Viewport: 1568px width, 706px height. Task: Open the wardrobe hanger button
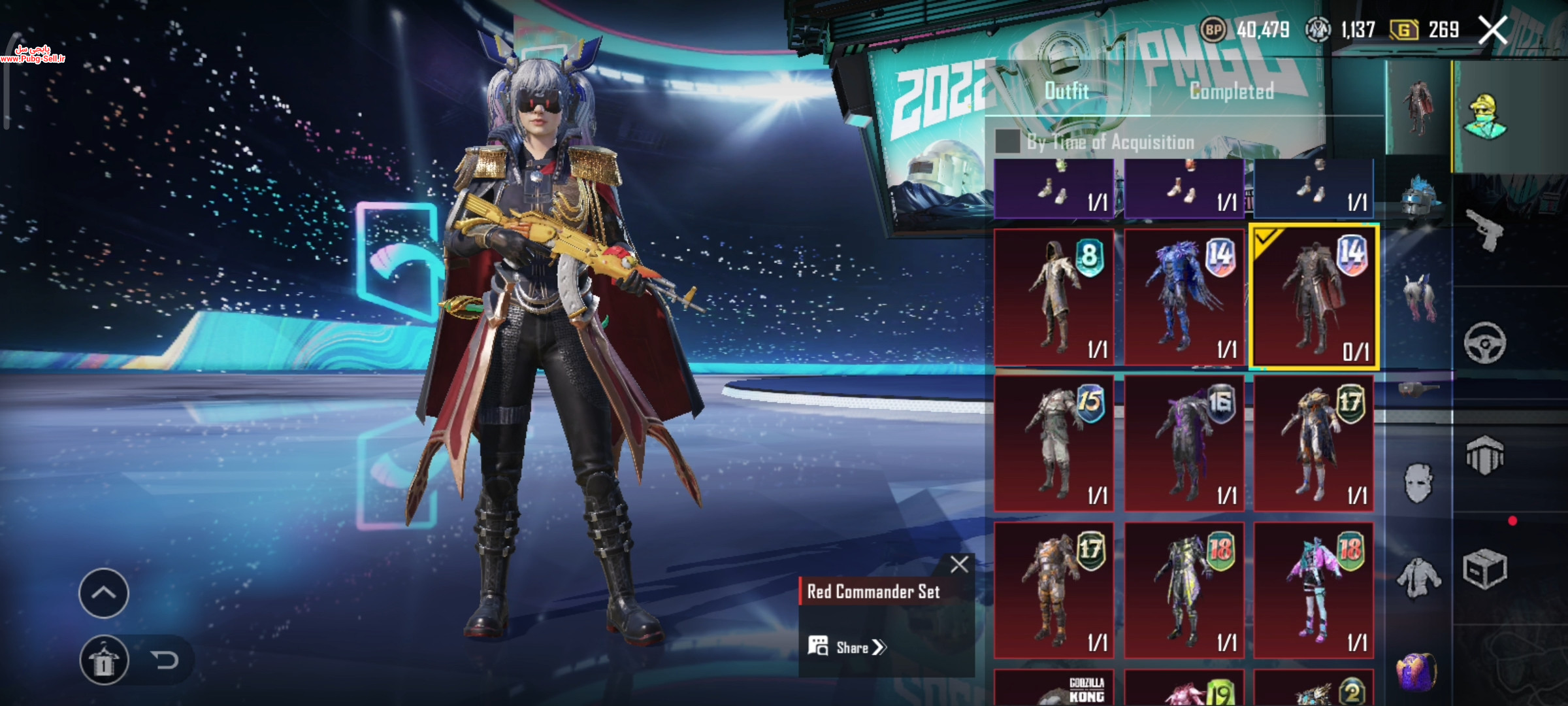tap(103, 660)
